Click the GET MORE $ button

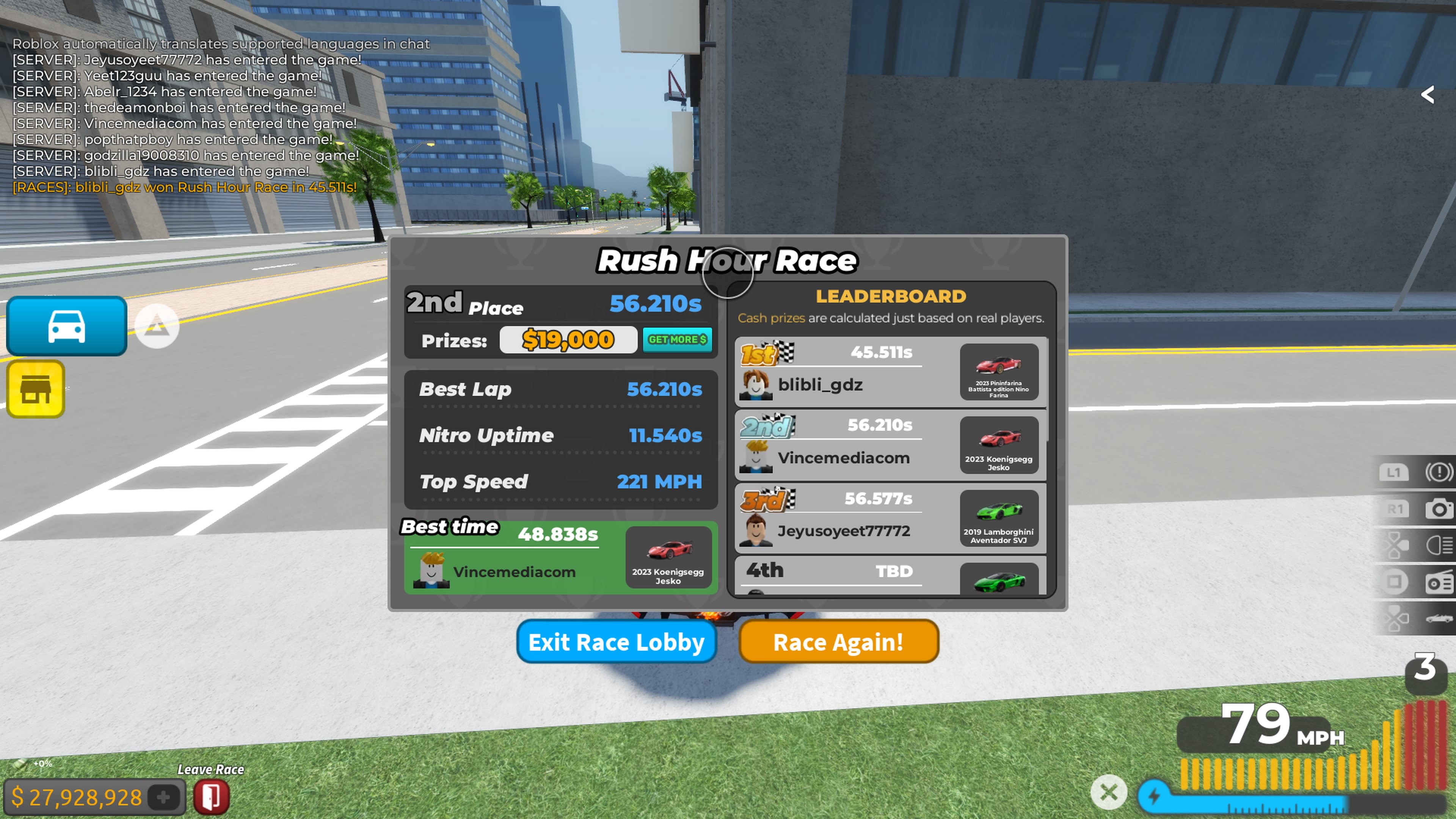pos(677,340)
